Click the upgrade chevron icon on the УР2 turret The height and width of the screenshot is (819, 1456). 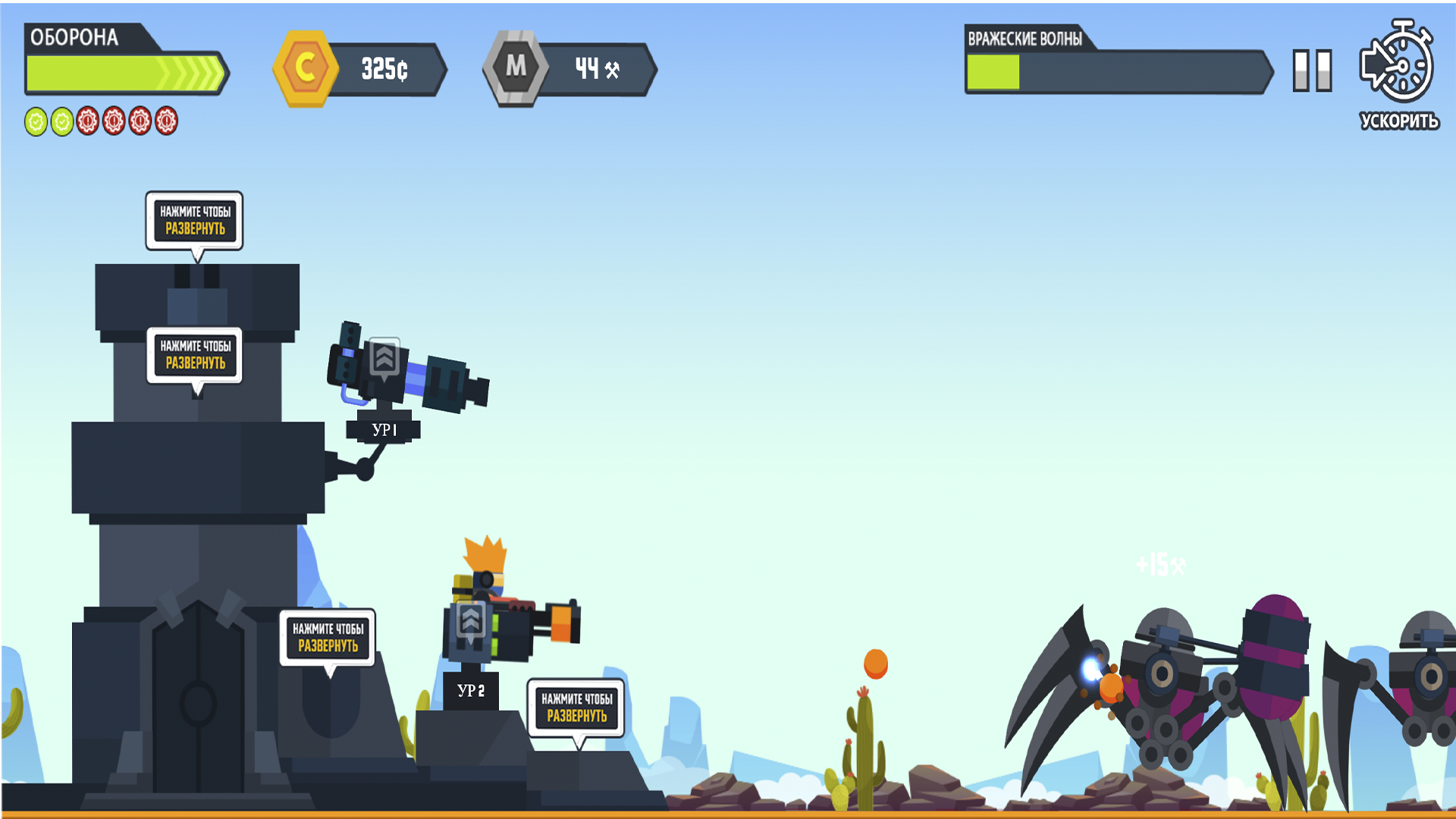click(x=472, y=620)
